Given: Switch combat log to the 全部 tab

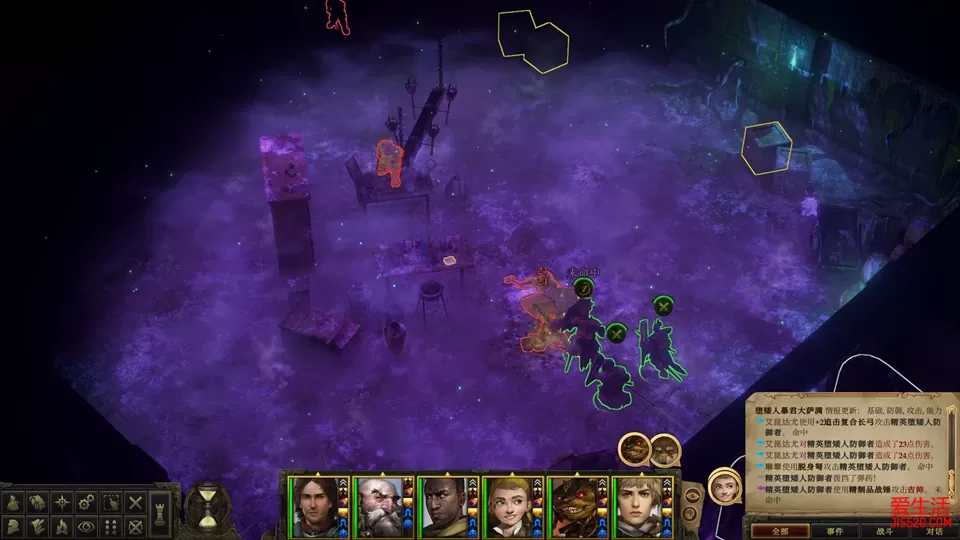Looking at the screenshot, I should tap(780, 531).
